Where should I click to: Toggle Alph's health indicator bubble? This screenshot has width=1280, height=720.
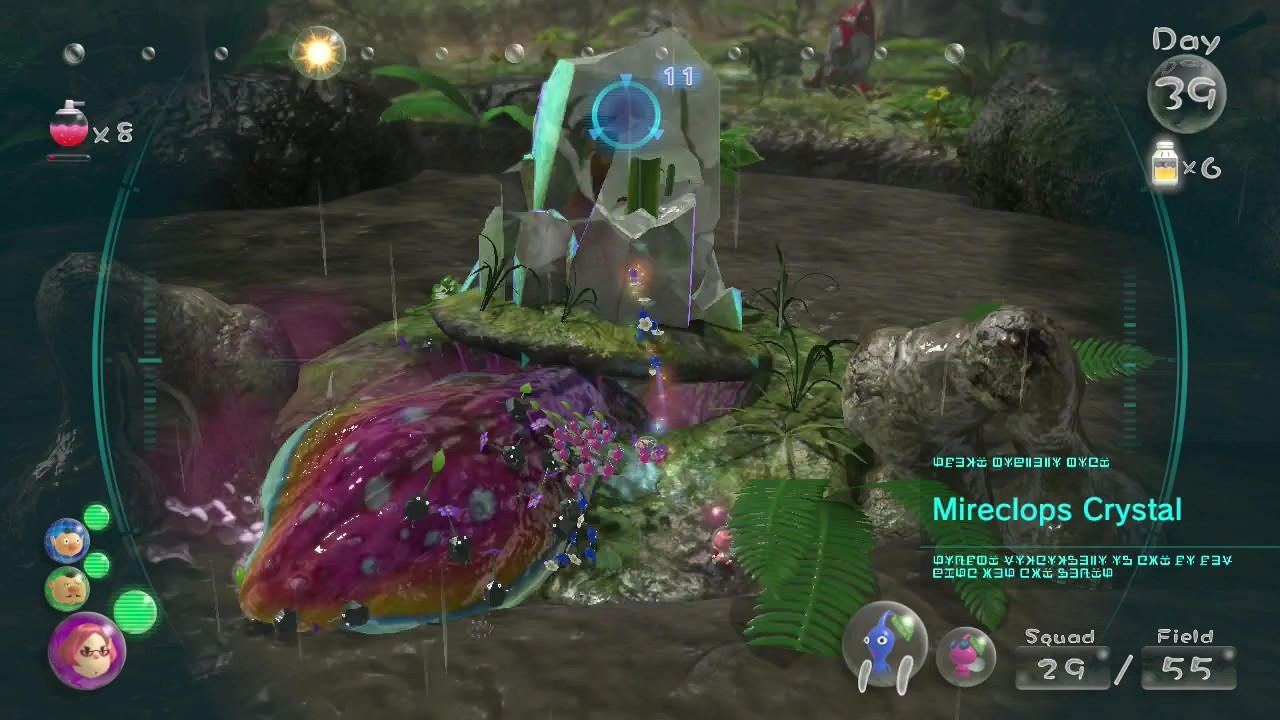[x=98, y=517]
